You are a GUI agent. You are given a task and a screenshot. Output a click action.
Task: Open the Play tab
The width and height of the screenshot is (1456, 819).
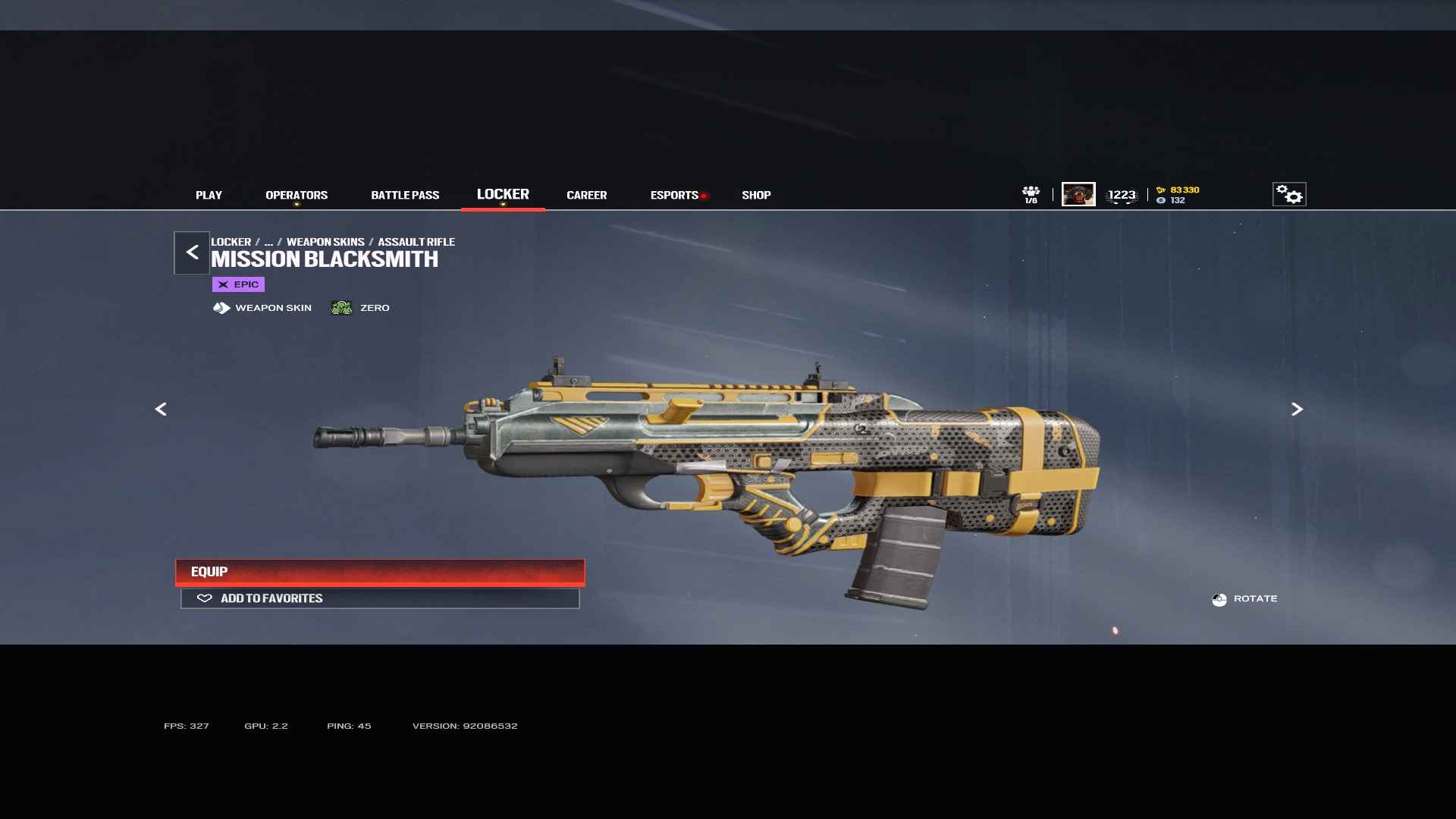pos(209,195)
